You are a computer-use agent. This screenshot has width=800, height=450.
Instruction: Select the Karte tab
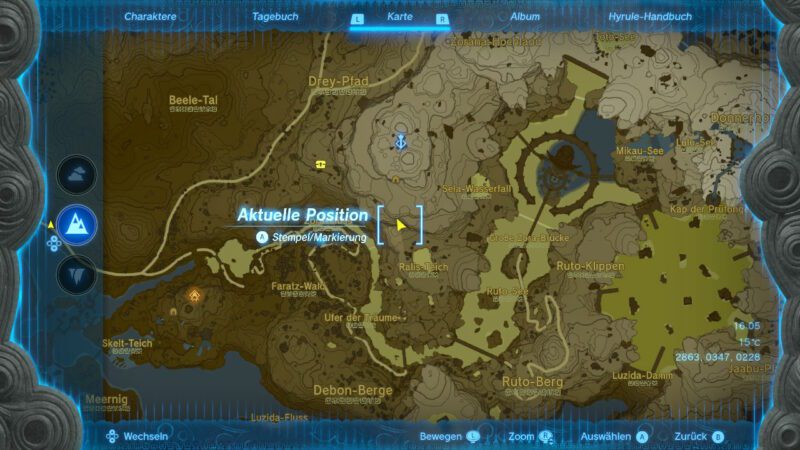pos(400,17)
